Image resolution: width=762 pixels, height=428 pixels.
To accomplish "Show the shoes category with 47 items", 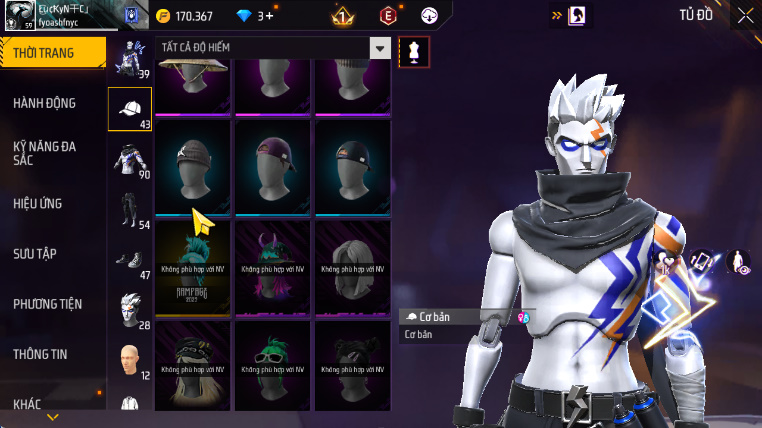I will click(x=130, y=260).
